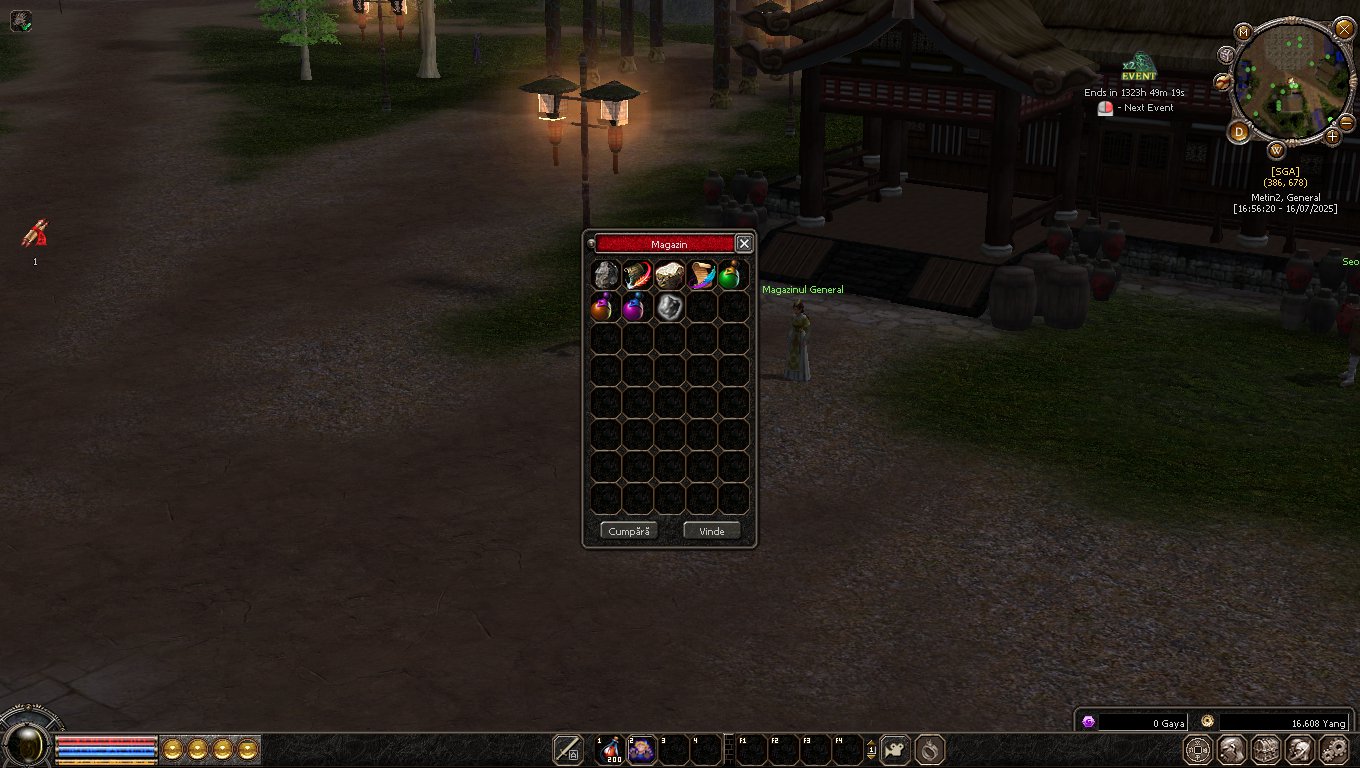Toggle the camera mode button

(x=896, y=749)
